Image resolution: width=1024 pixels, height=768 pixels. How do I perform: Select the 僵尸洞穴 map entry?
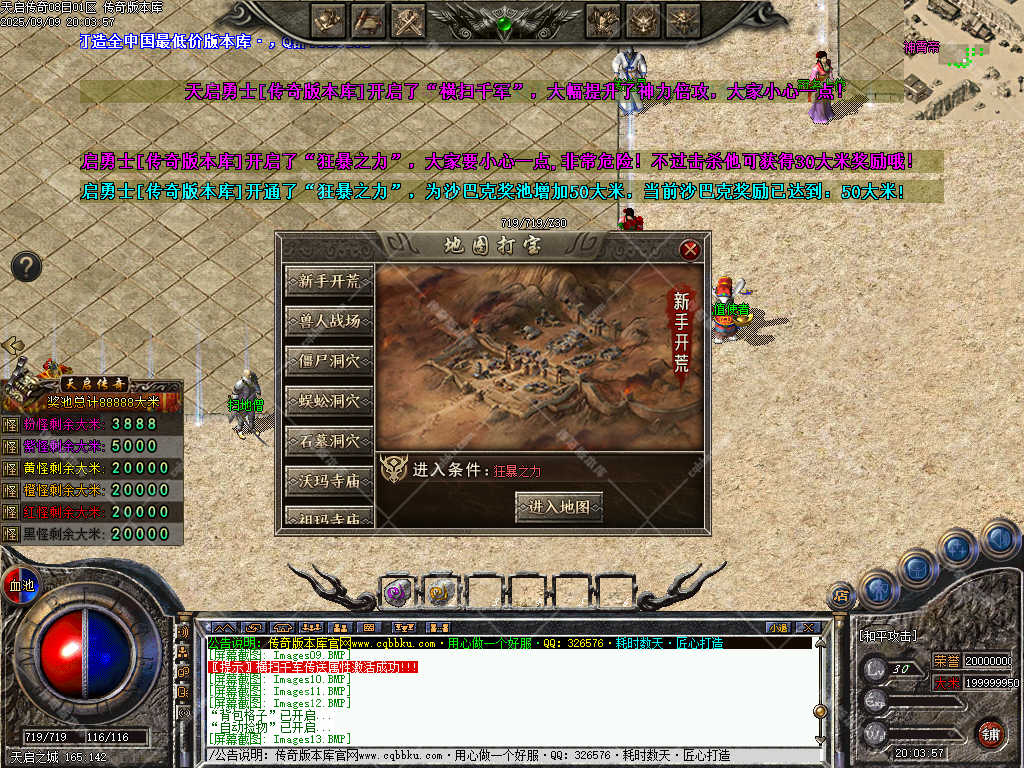pyautogui.click(x=329, y=361)
